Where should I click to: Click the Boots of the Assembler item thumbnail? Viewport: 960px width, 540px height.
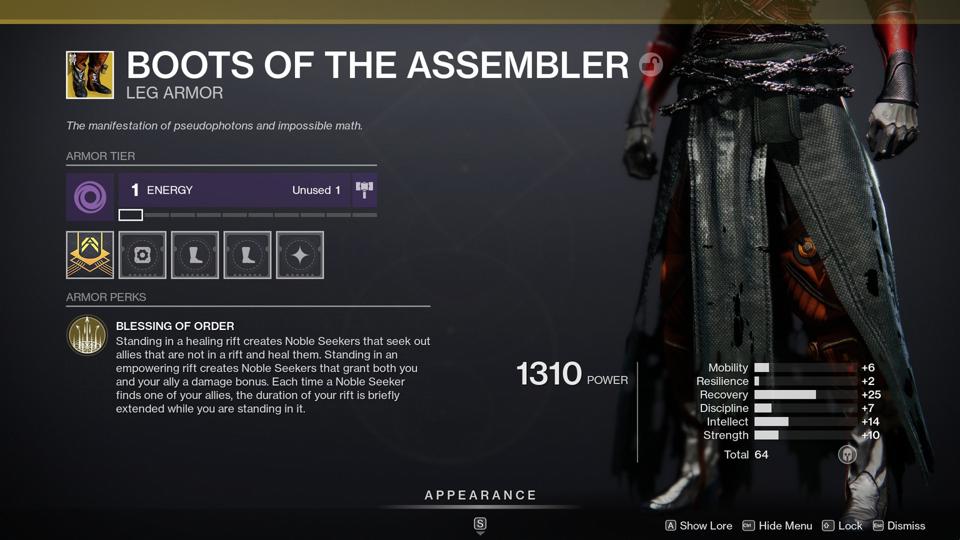90,76
